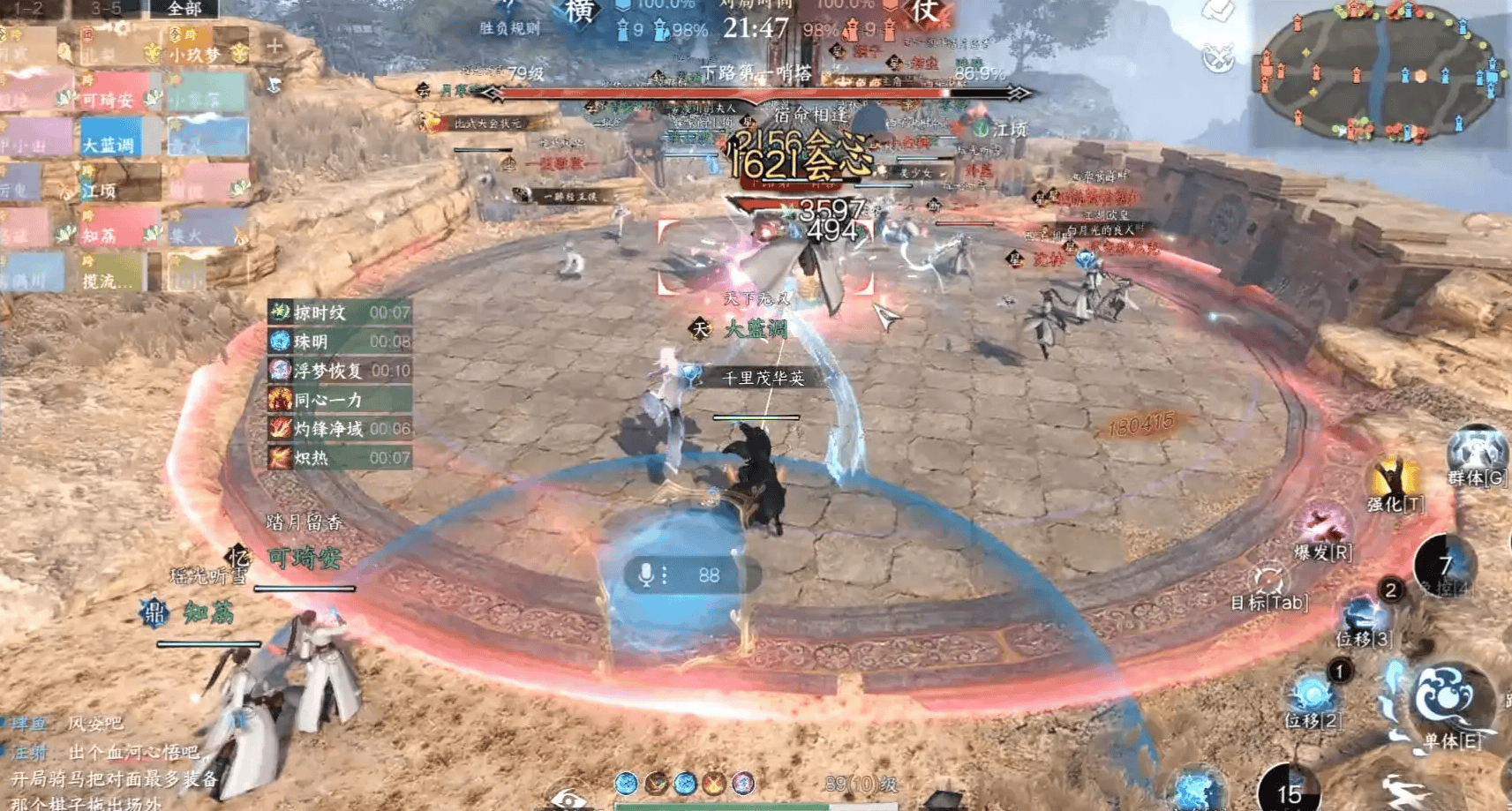This screenshot has height=811, width=1512.
Task: Click the crossed swords icon near minimap
Action: (1219, 58)
